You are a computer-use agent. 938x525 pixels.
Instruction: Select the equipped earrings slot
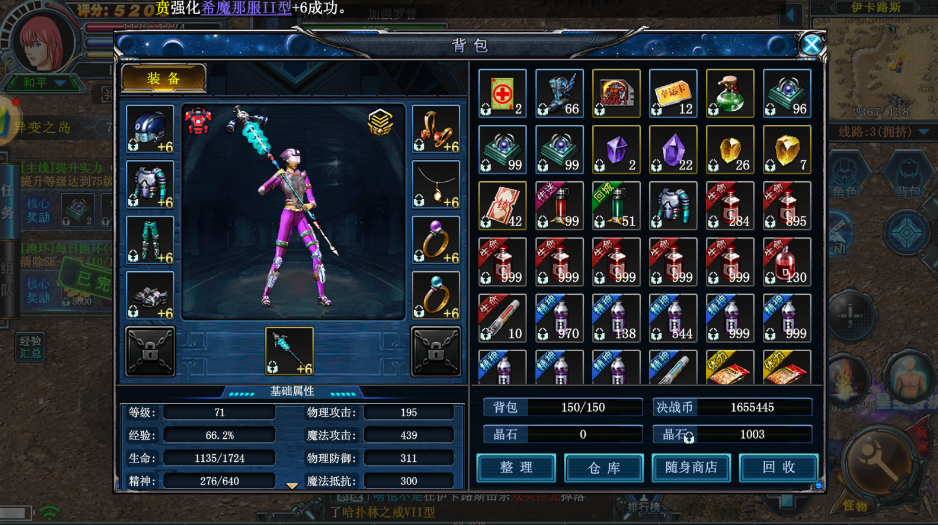[x=436, y=129]
